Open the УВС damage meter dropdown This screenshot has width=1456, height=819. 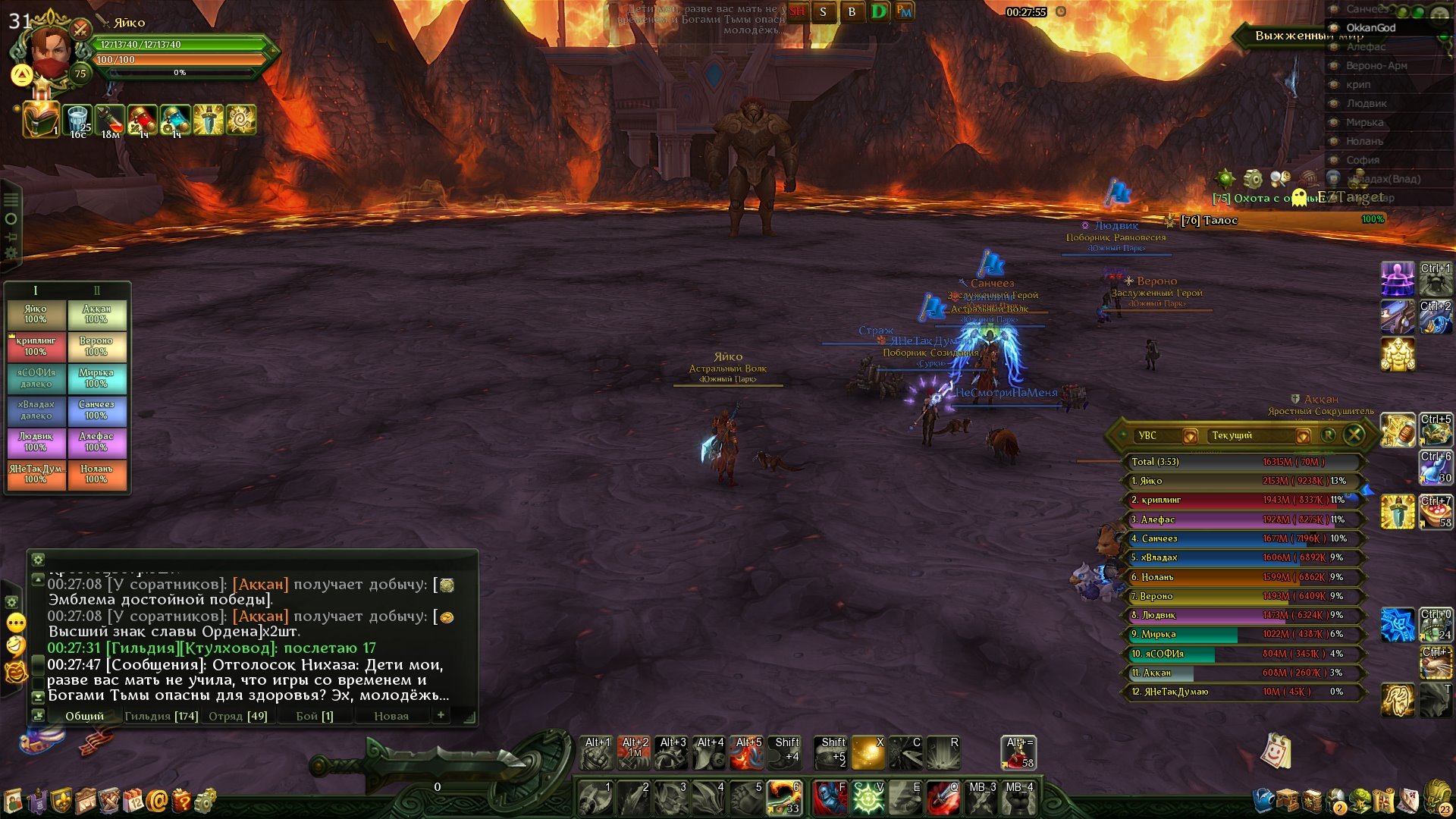tap(1190, 436)
